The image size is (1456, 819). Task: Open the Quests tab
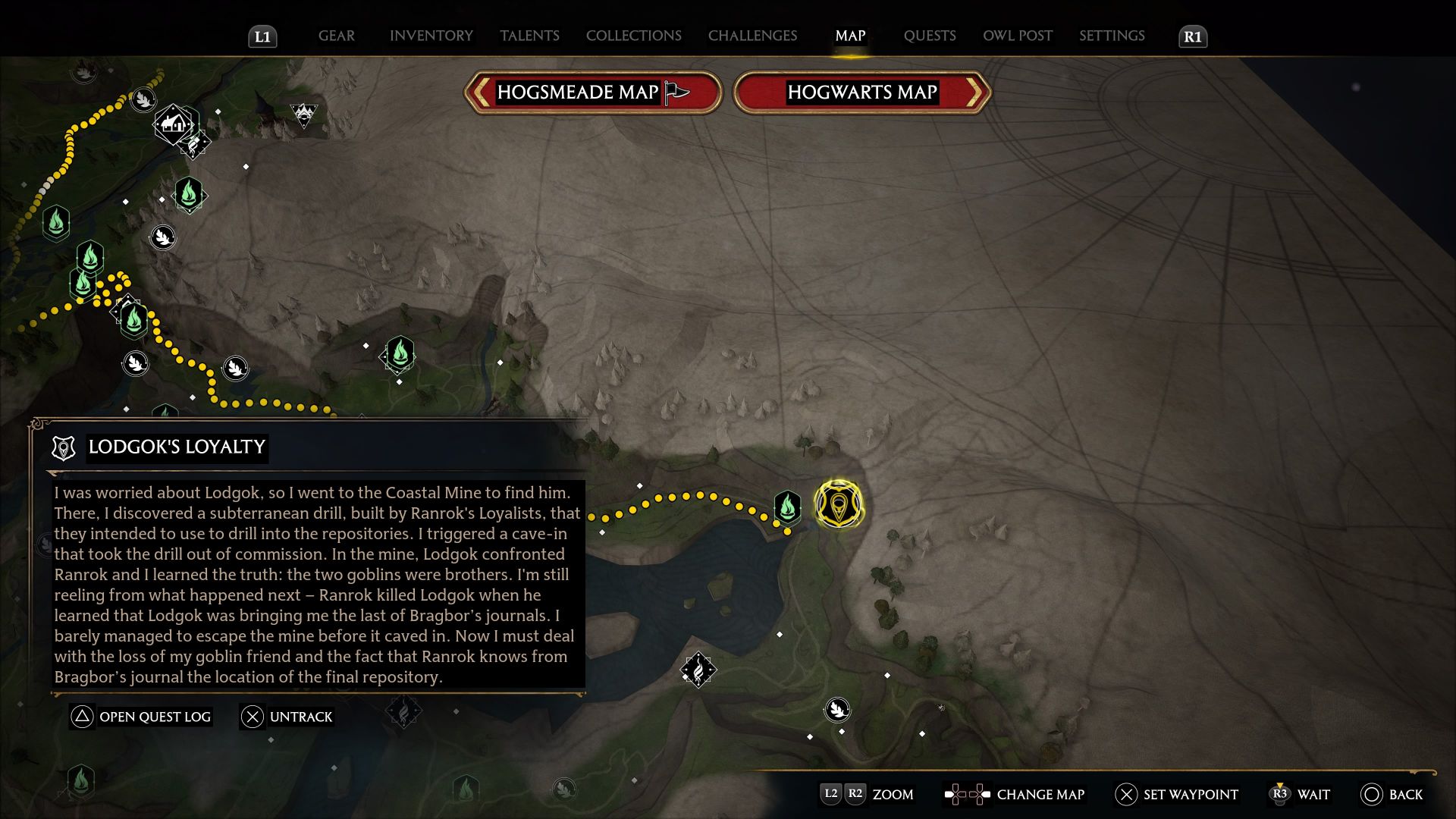[x=930, y=36]
